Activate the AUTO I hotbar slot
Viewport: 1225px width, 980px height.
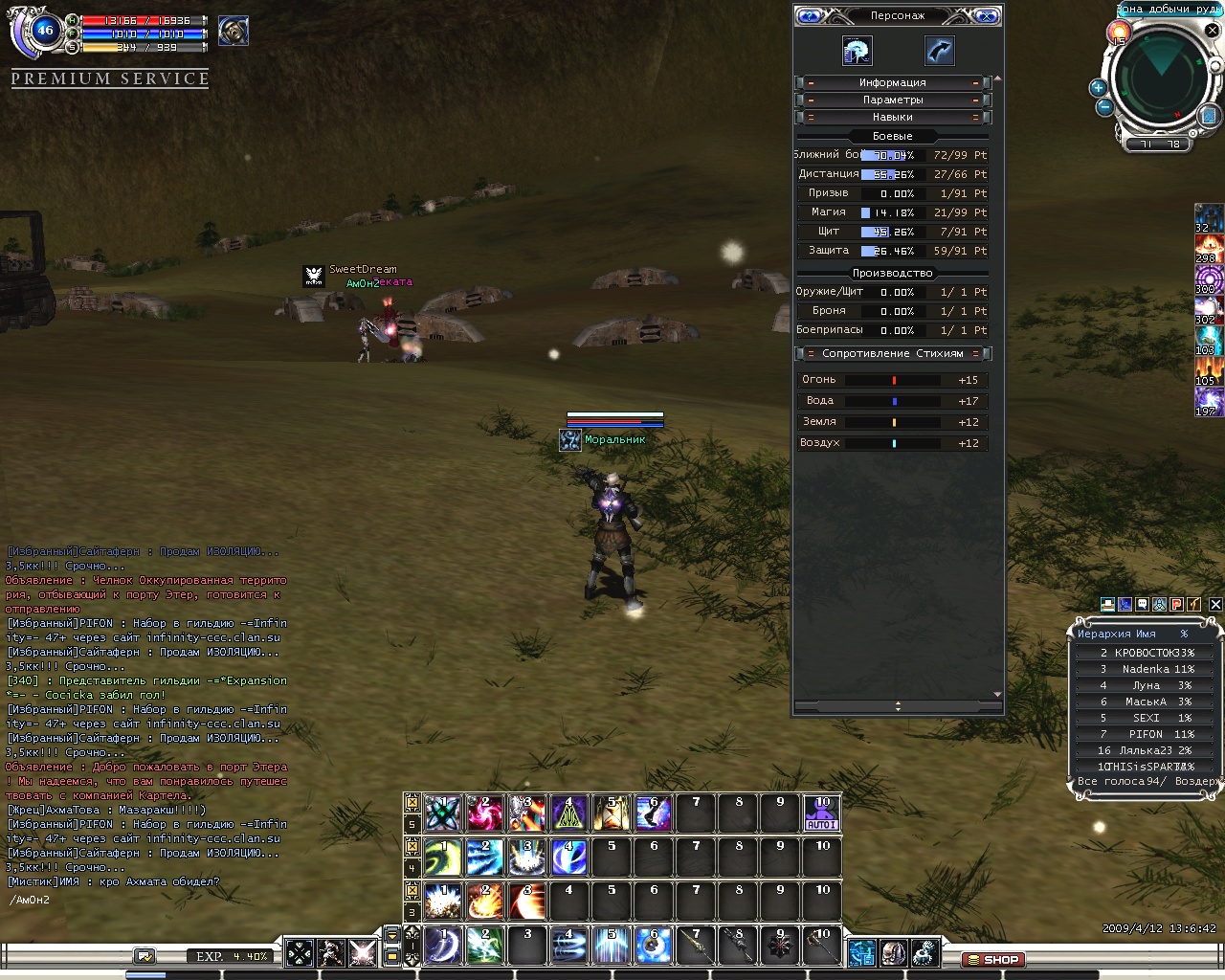click(822, 813)
